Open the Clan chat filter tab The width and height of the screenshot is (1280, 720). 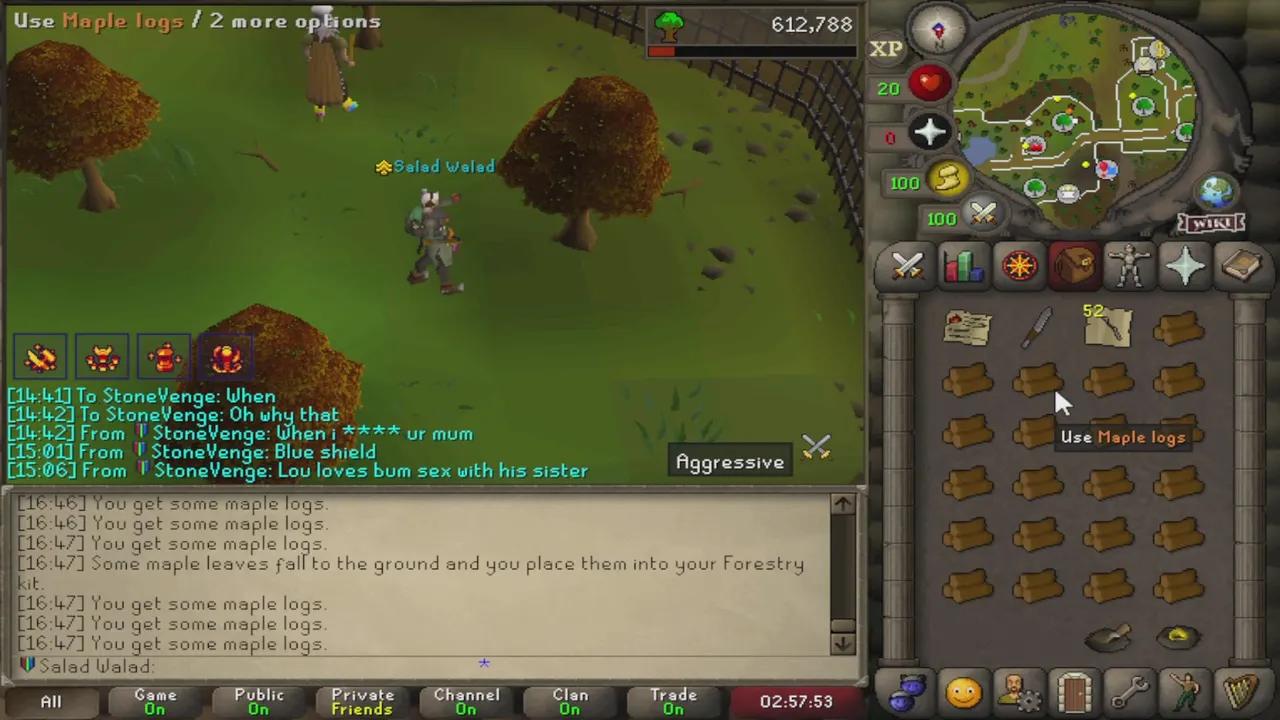tap(570, 700)
